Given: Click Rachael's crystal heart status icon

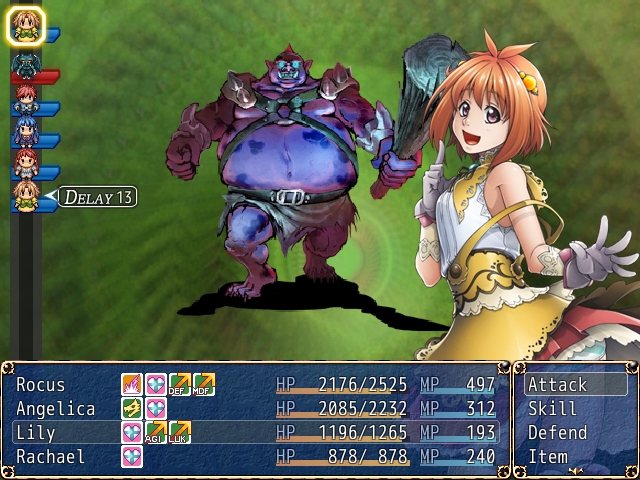Looking at the screenshot, I should pyautogui.click(x=132, y=456).
